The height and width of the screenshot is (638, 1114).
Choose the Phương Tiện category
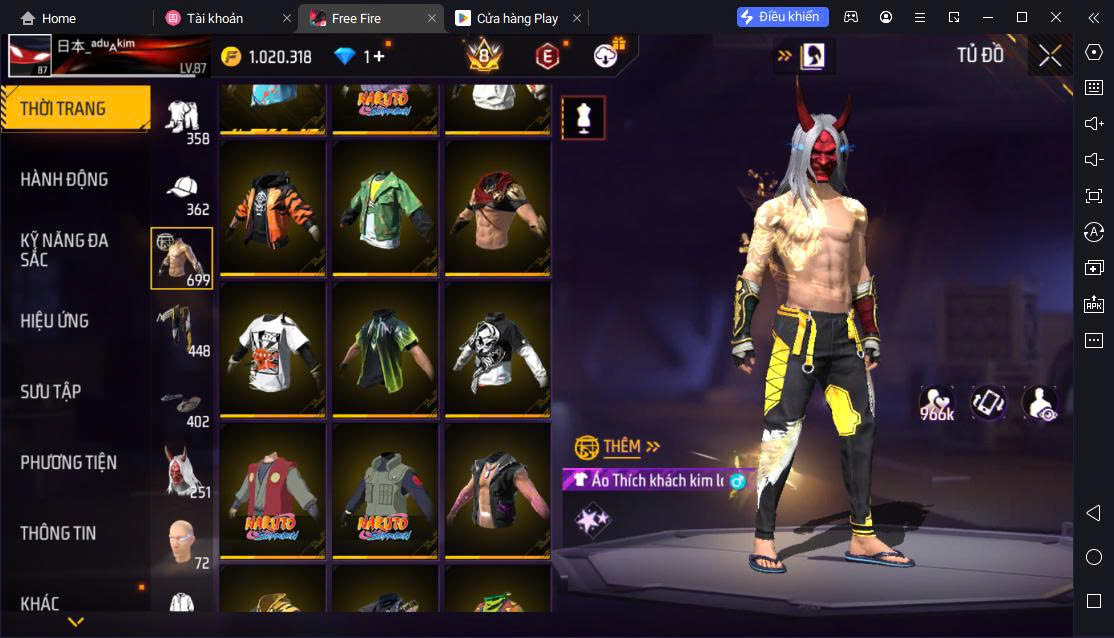click(x=68, y=463)
